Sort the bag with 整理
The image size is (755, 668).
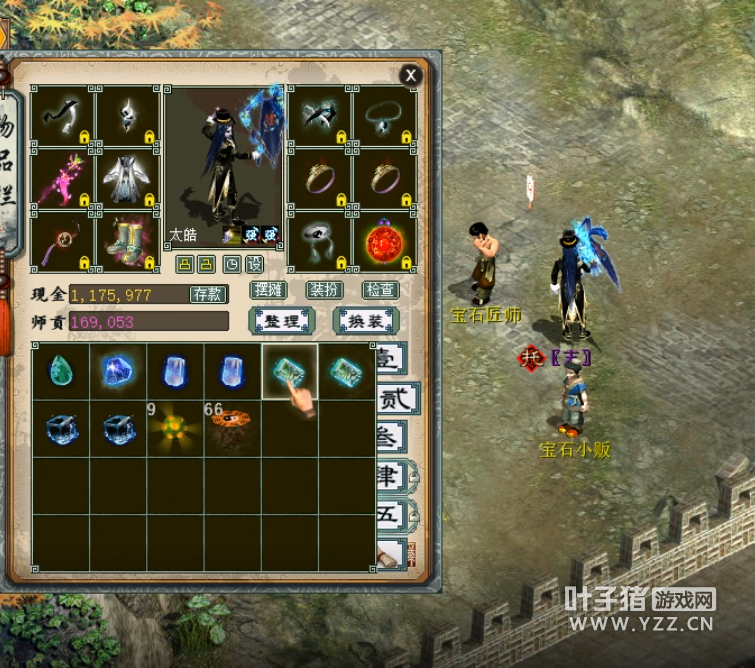pos(282,321)
